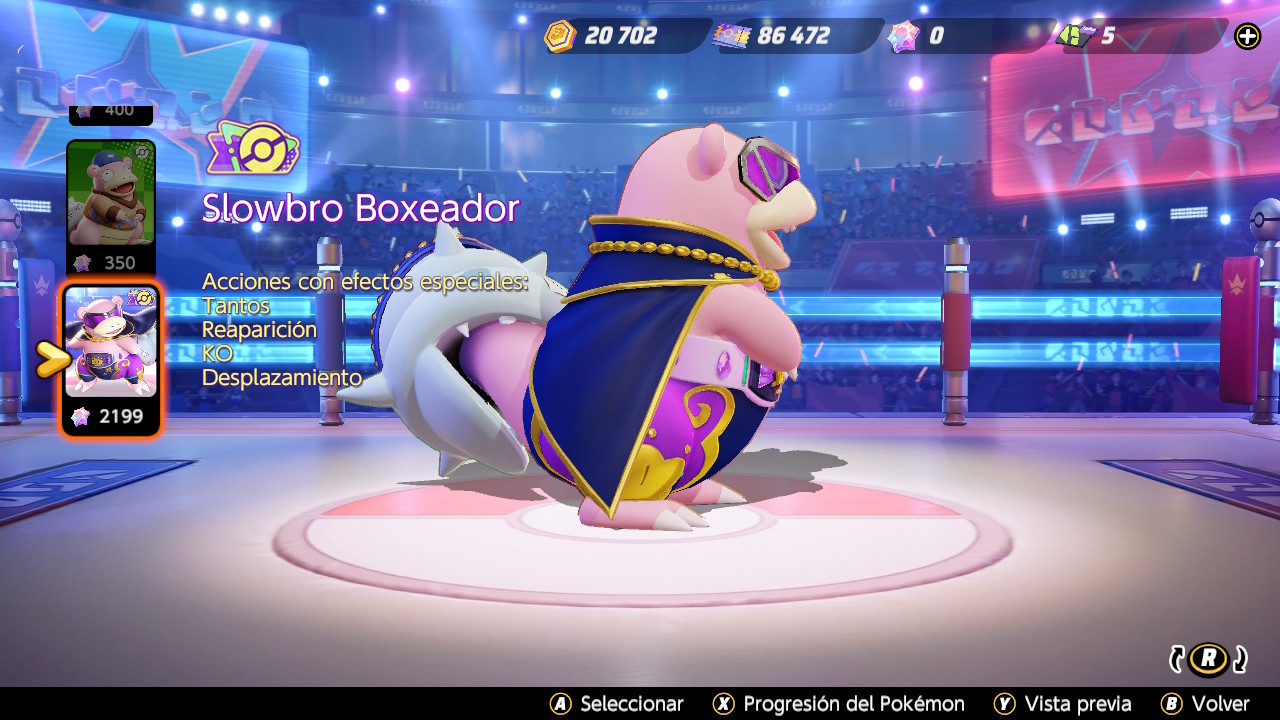The width and height of the screenshot is (1280, 720).
Task: Go back with Volver
Action: coord(1205,704)
